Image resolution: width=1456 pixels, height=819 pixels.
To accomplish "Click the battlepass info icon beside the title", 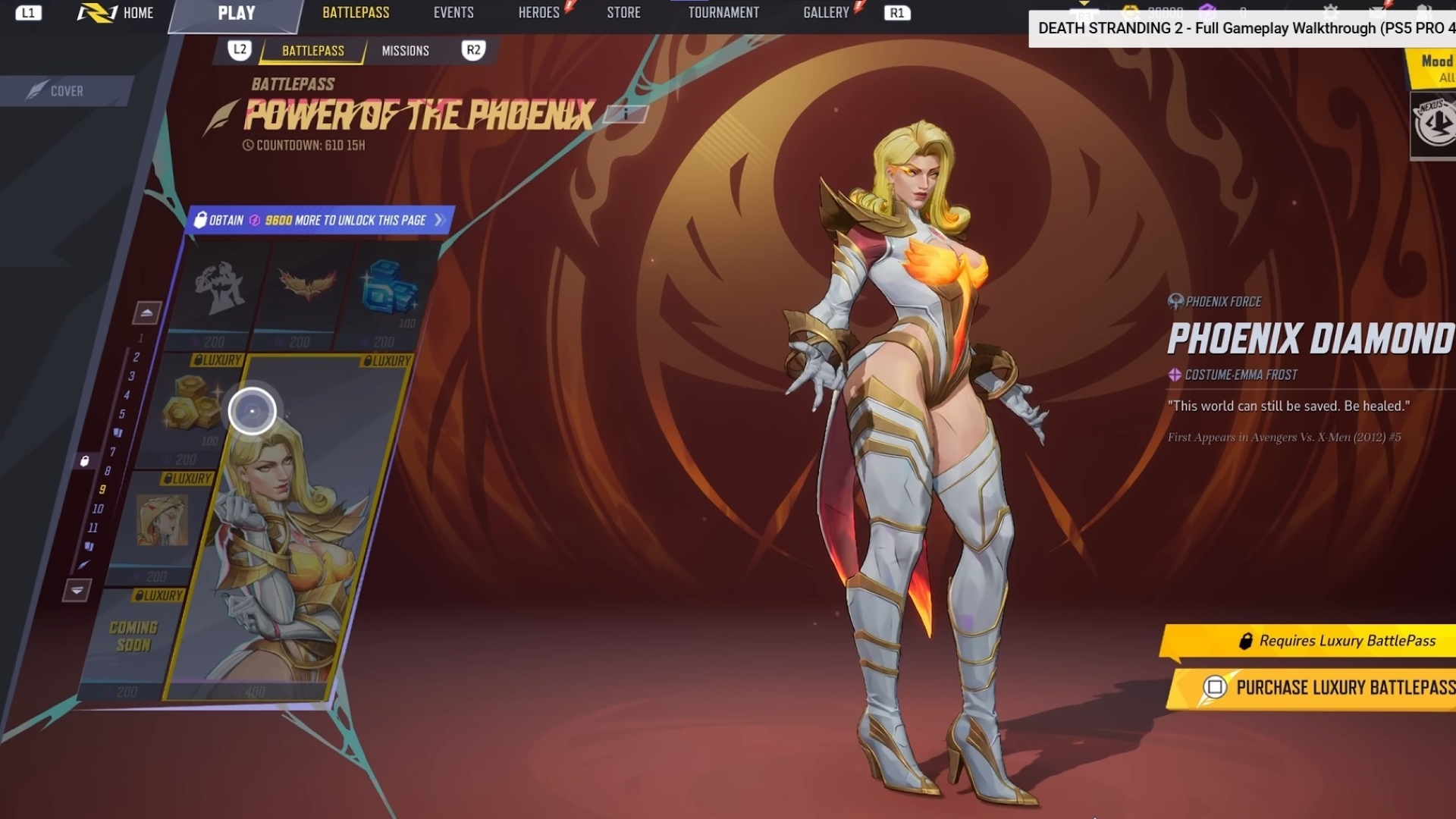I will [x=626, y=115].
